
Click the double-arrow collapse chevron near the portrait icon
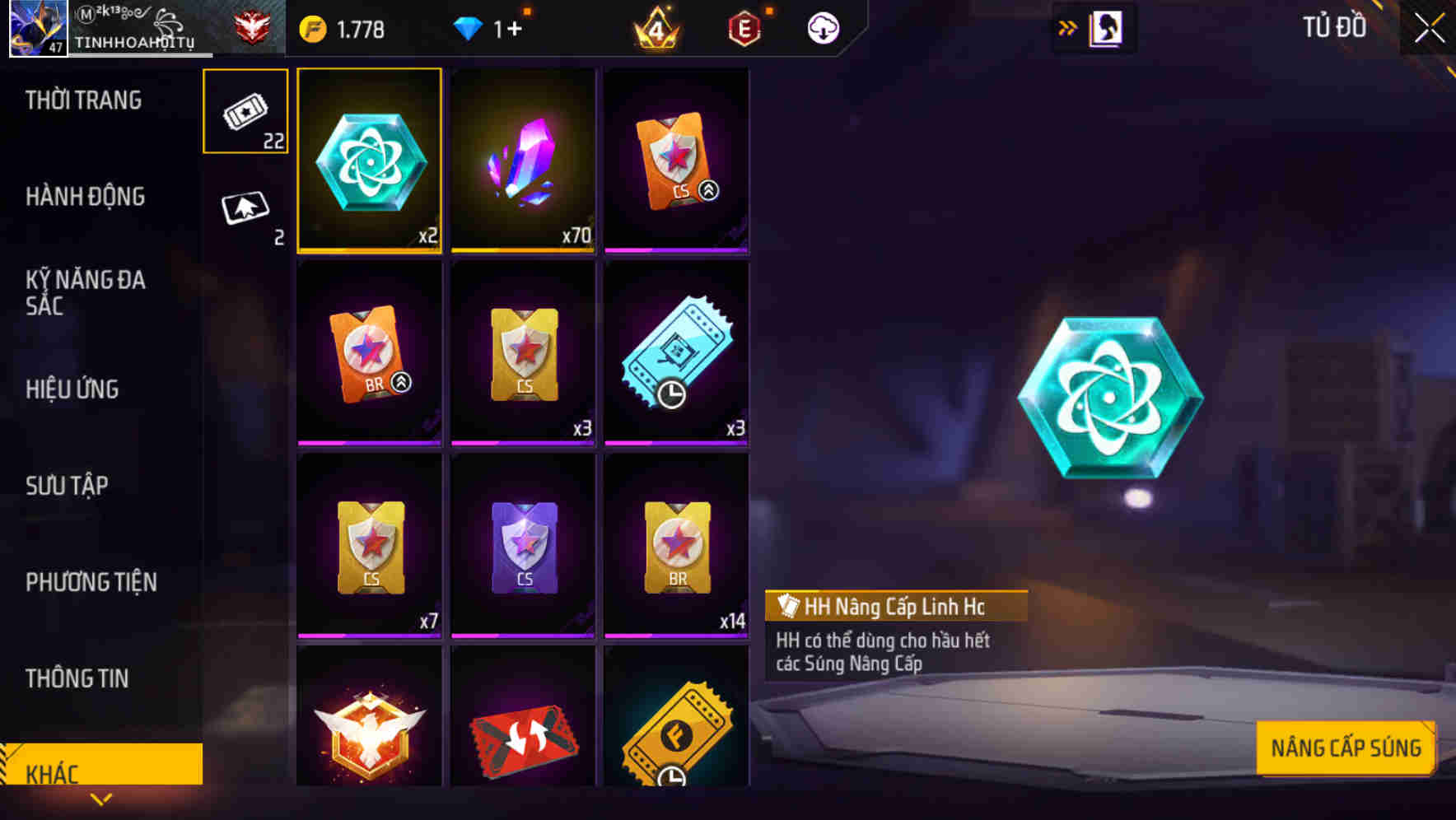[x=1067, y=26]
